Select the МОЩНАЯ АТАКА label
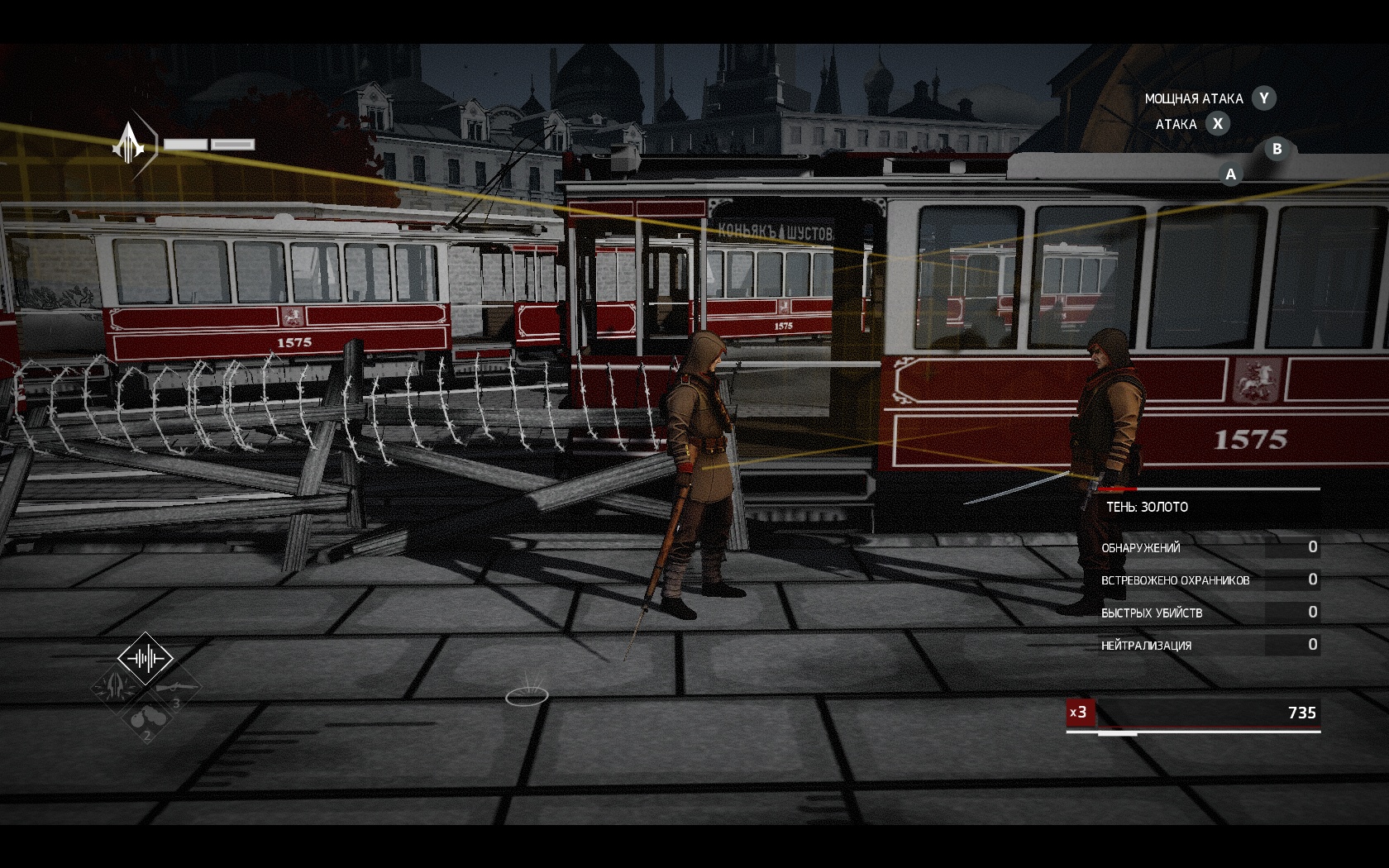Screen dimensions: 1389x868 point(1194,98)
